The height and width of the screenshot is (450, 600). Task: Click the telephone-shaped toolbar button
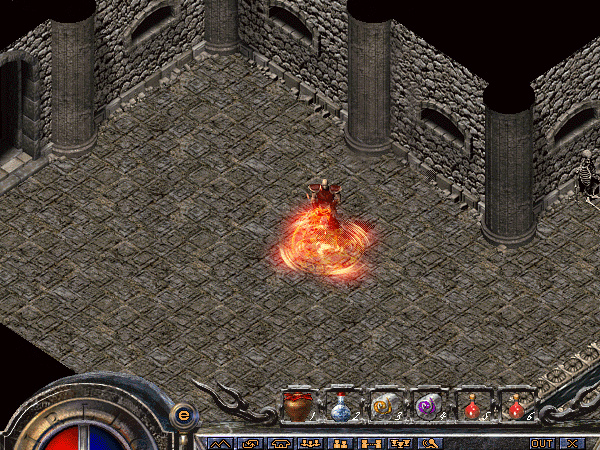(281, 443)
